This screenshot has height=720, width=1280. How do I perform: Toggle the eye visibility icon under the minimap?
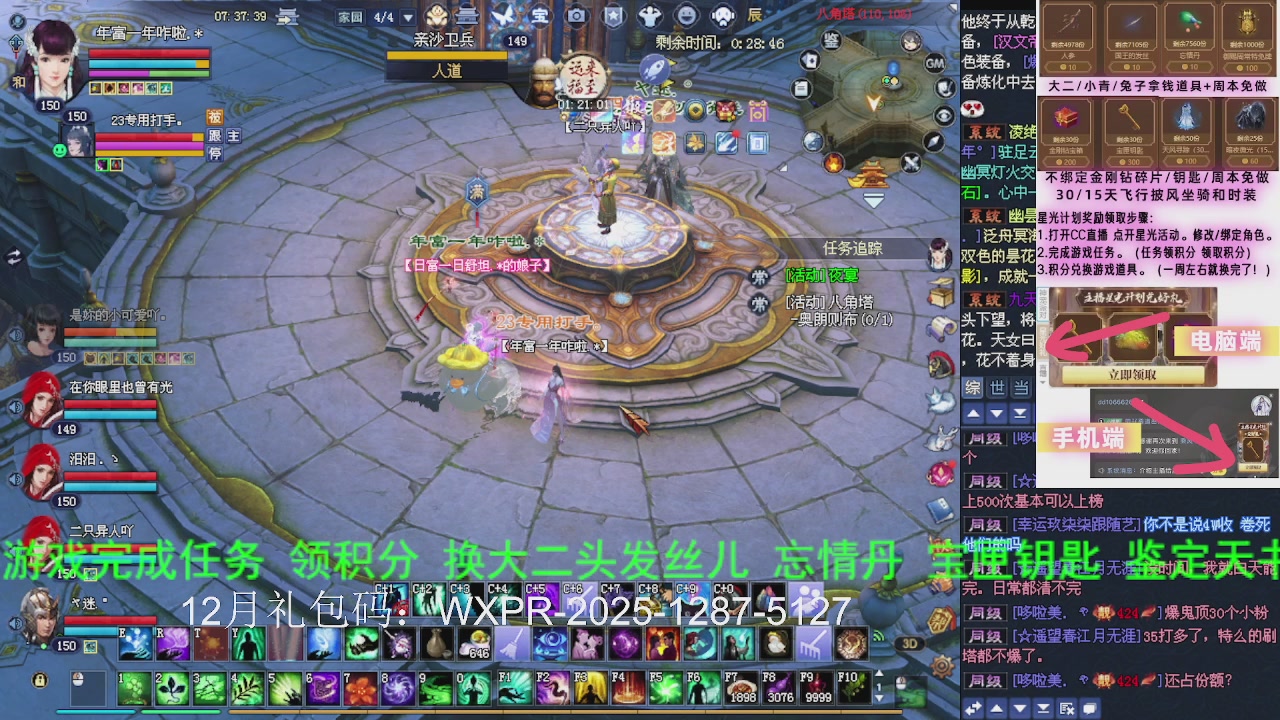click(945, 114)
